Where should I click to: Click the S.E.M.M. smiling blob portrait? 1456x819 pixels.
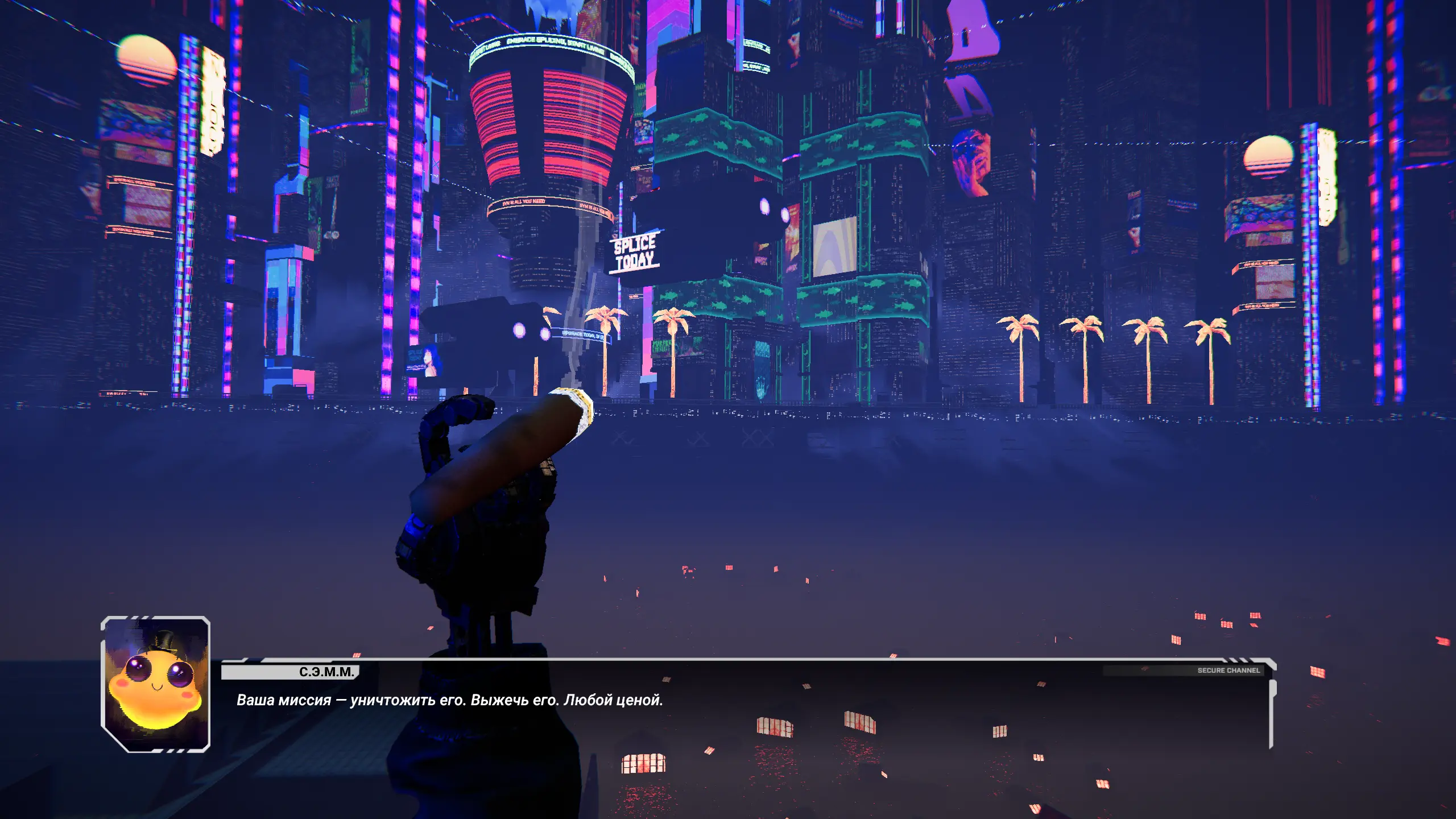(155, 684)
